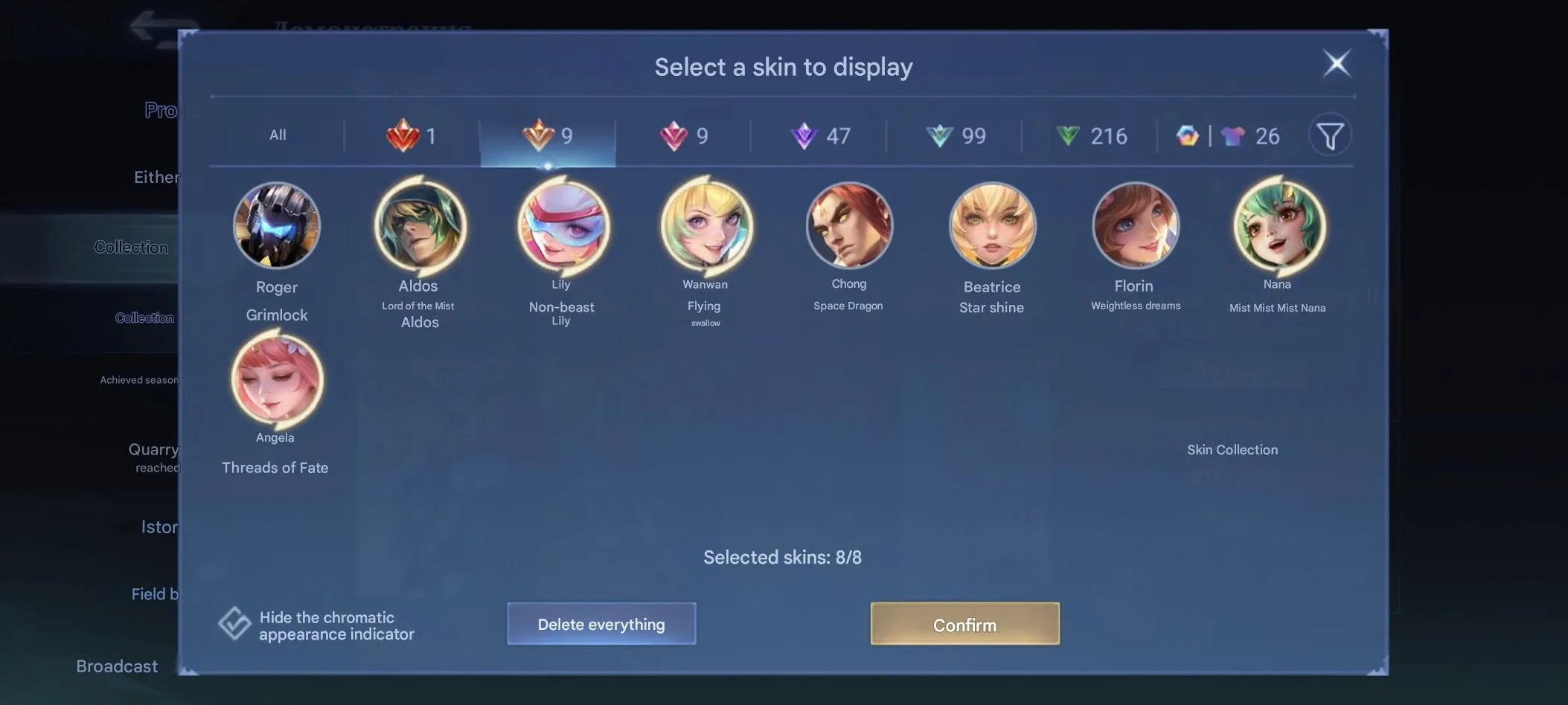This screenshot has width=1568, height=705.
Task: Switch to the orange rarity tab
Action: coord(547,135)
